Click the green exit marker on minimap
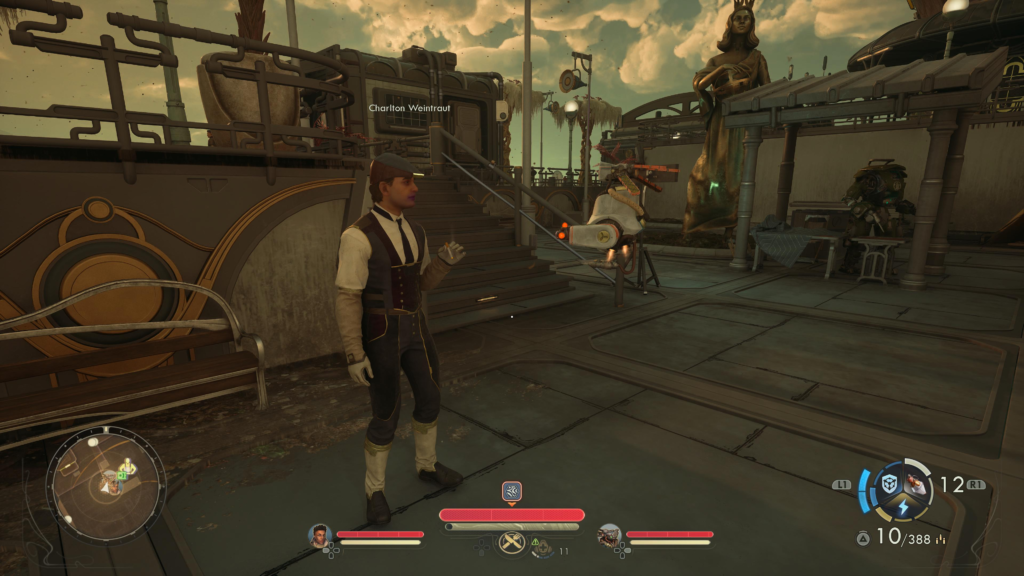The image size is (1024, 576). (x=121, y=476)
